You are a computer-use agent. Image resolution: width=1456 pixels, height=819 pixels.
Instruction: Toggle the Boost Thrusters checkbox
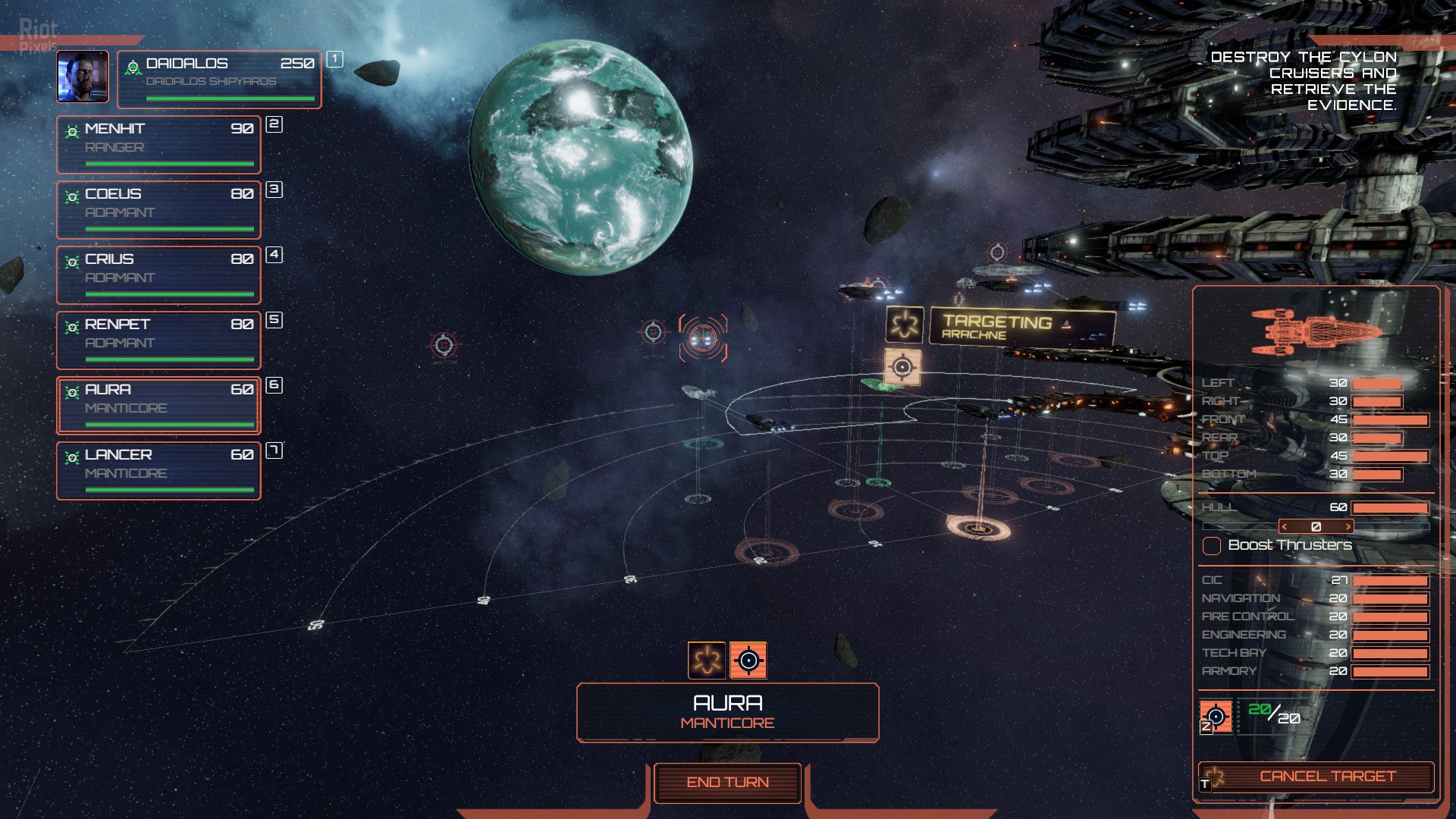(1212, 546)
